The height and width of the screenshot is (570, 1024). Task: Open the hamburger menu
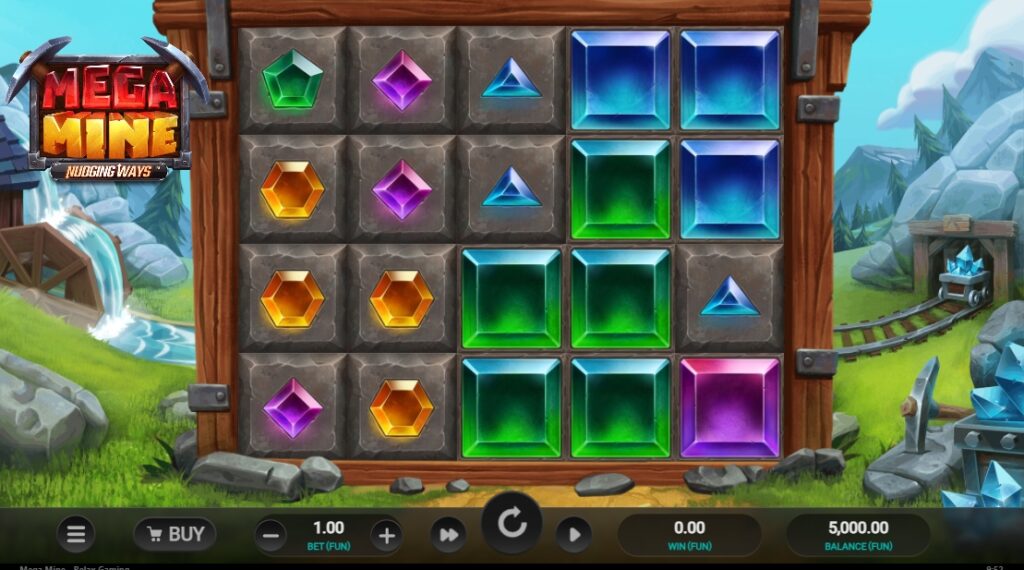tap(75, 535)
